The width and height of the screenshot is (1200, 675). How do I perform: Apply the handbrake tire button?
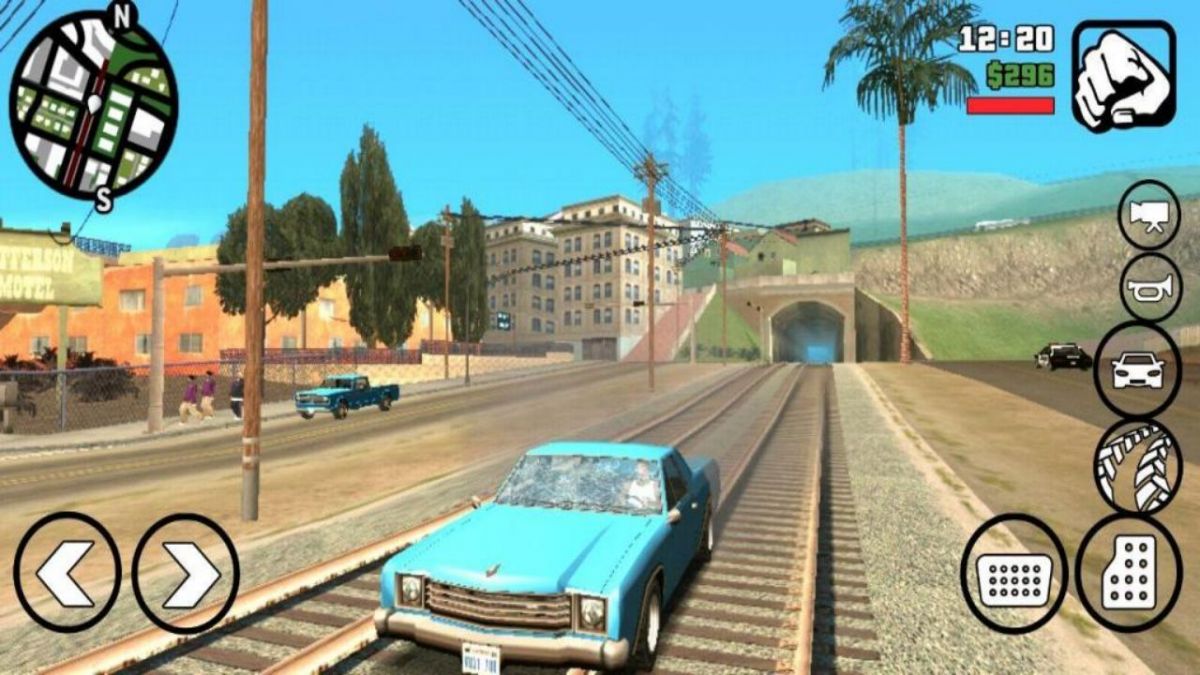click(1138, 466)
